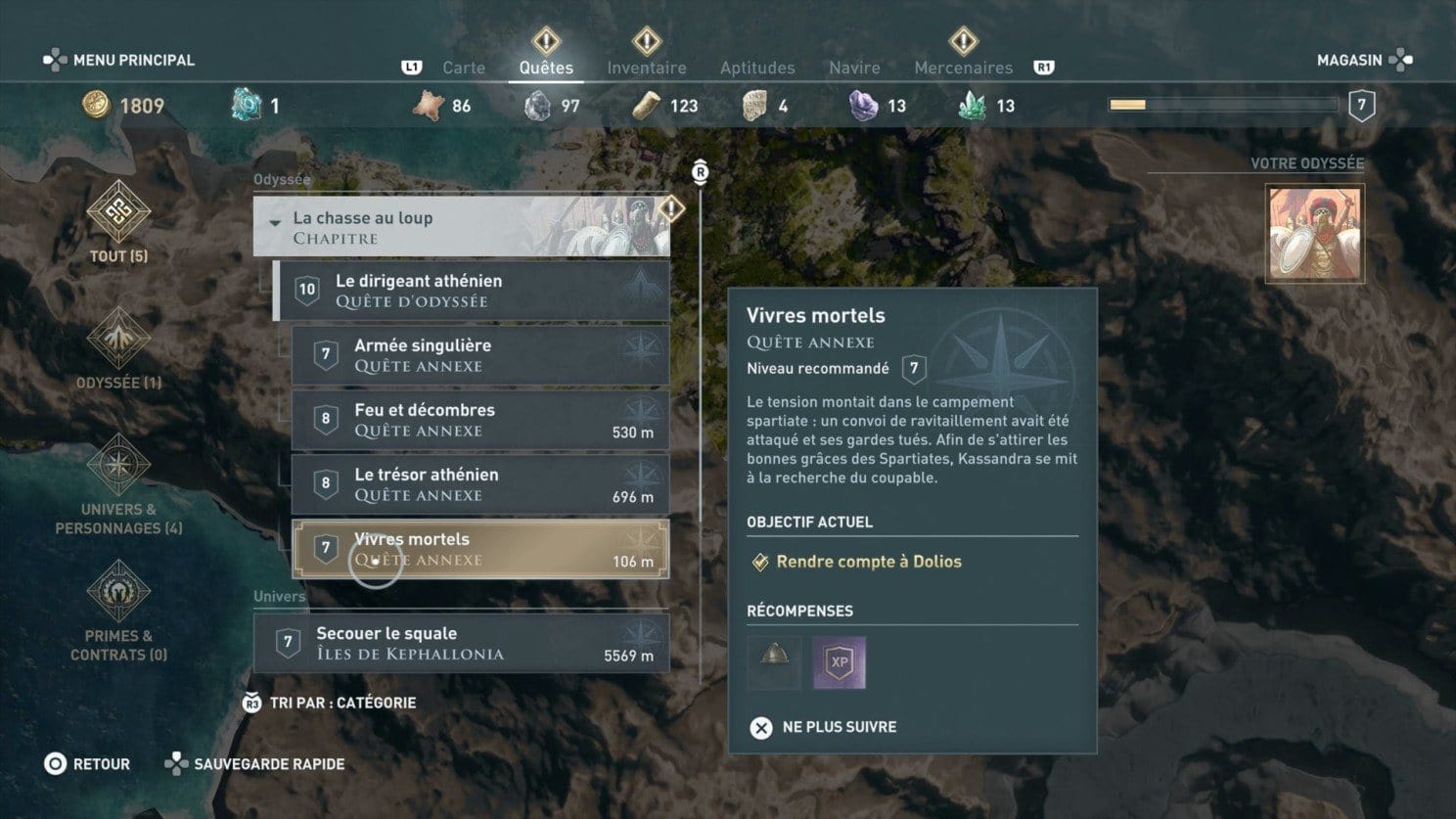The height and width of the screenshot is (819, 1456).
Task: Show Primes & Contrats quests
Action: pos(118,611)
